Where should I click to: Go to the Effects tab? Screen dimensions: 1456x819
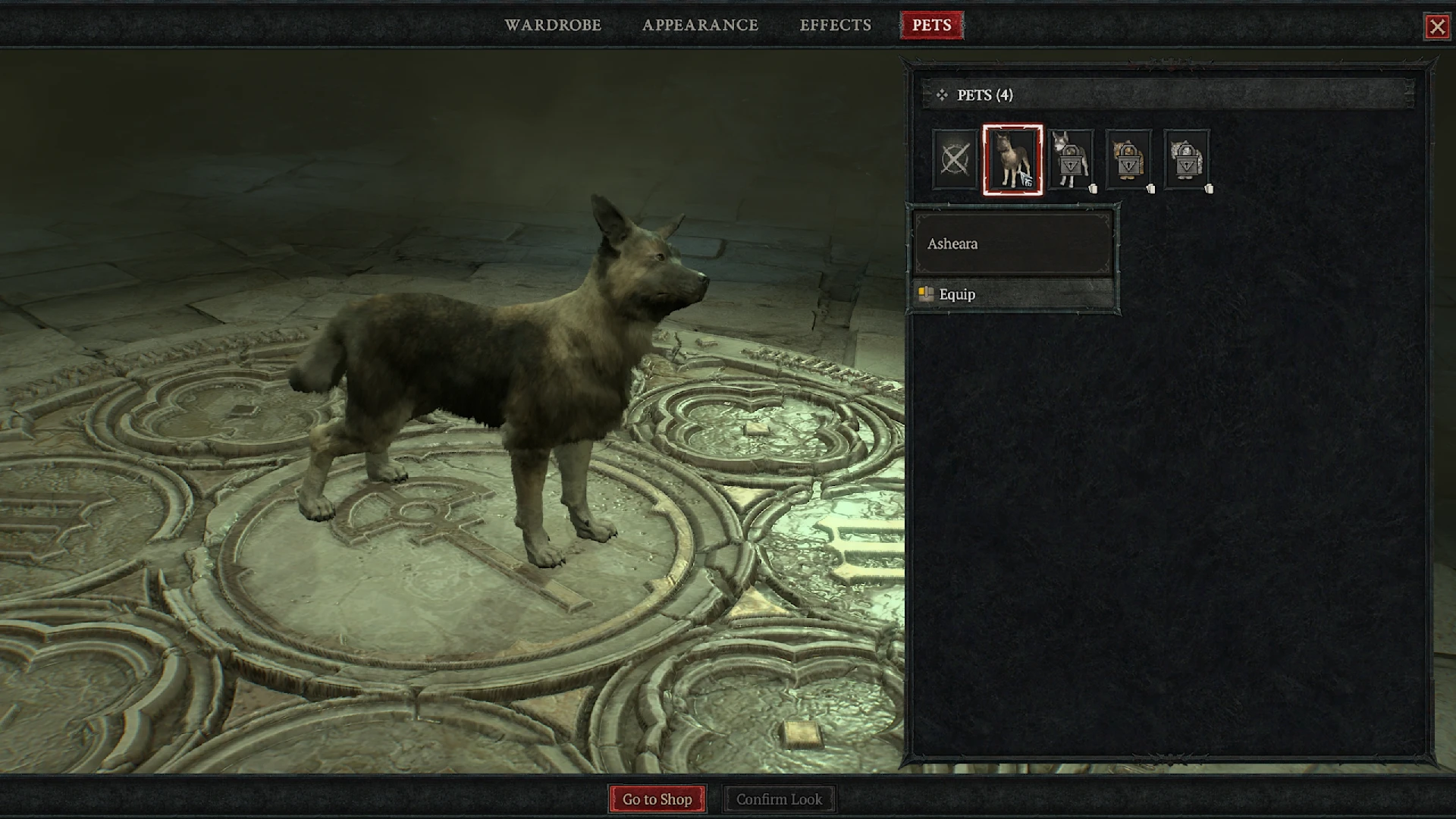pyautogui.click(x=835, y=25)
